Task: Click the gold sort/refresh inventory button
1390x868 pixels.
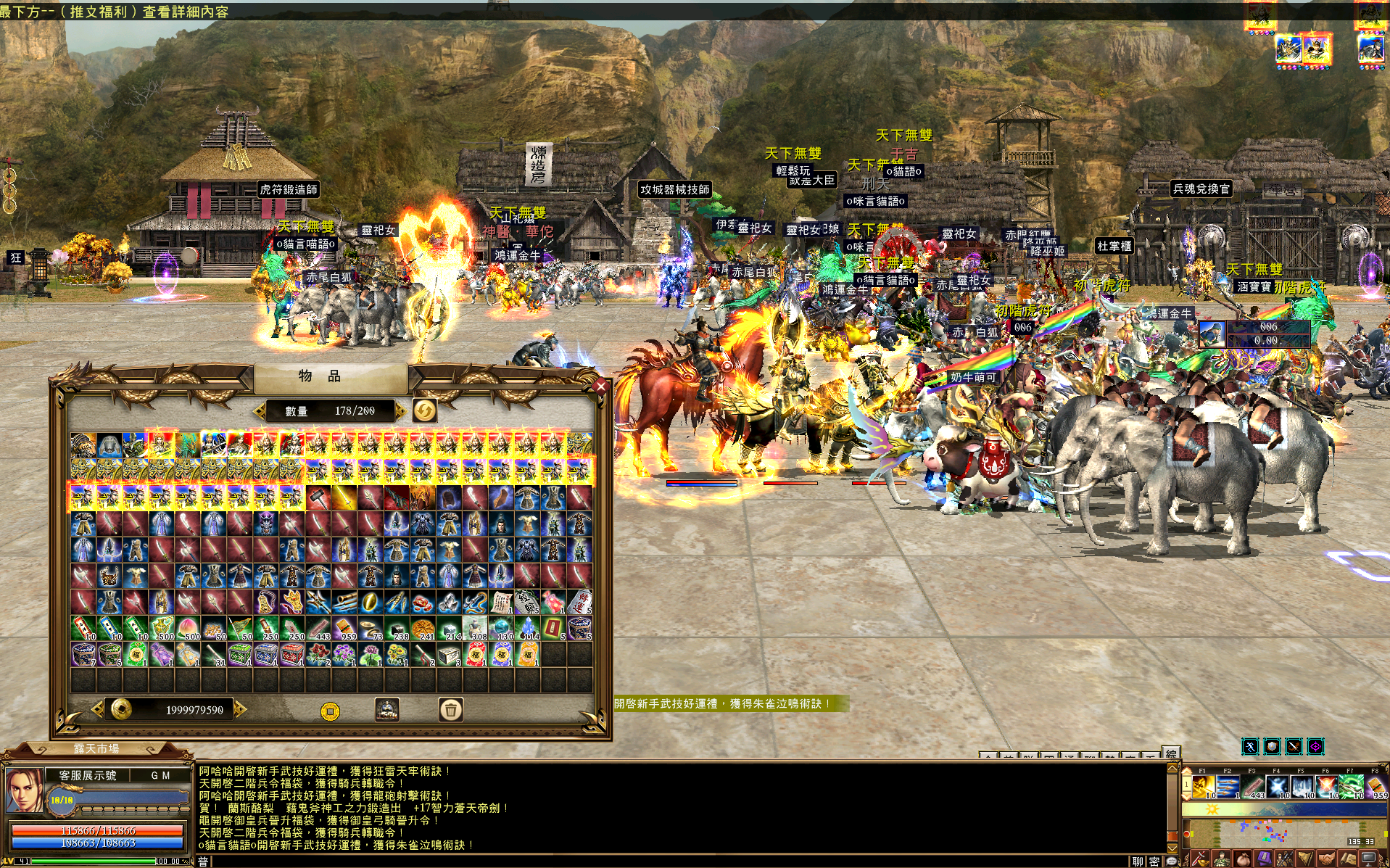Action: 425,411
